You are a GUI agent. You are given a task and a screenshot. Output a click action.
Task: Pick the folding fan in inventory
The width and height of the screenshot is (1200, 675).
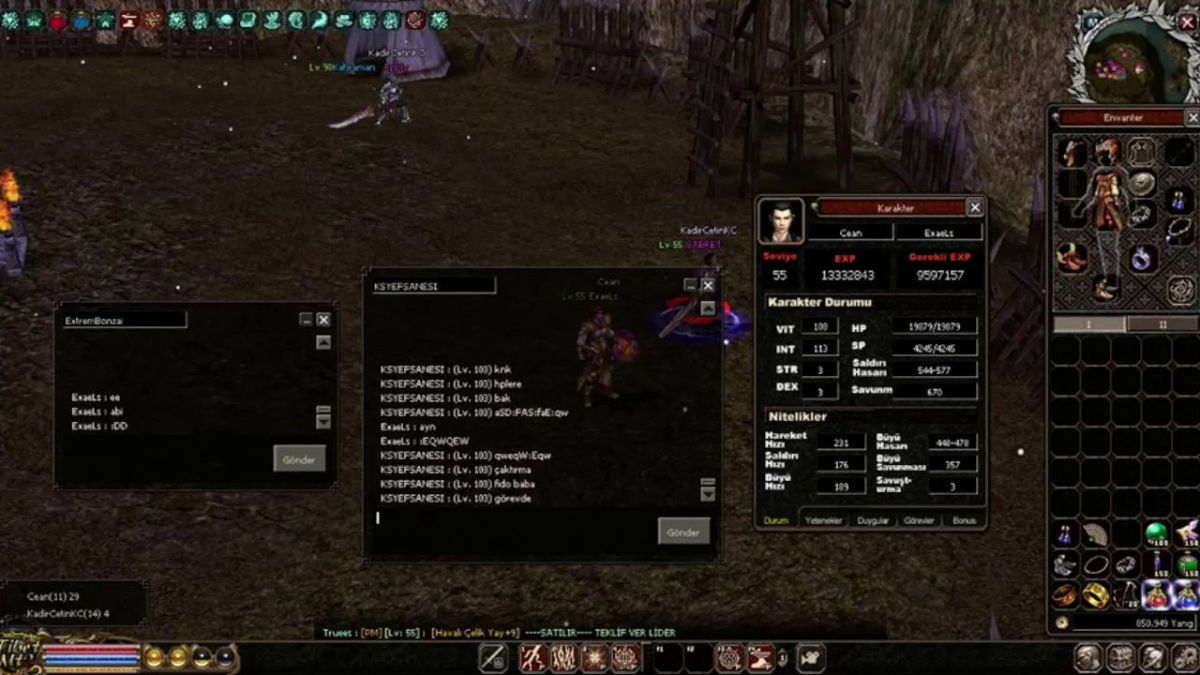[1096, 533]
